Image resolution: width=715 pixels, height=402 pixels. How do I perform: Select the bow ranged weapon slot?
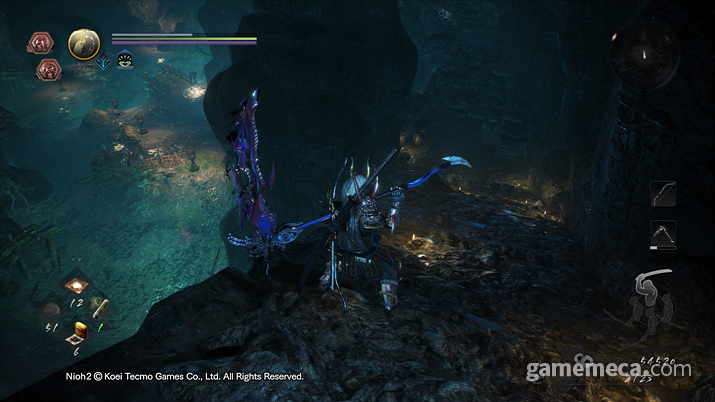pyautogui.click(x=663, y=194)
